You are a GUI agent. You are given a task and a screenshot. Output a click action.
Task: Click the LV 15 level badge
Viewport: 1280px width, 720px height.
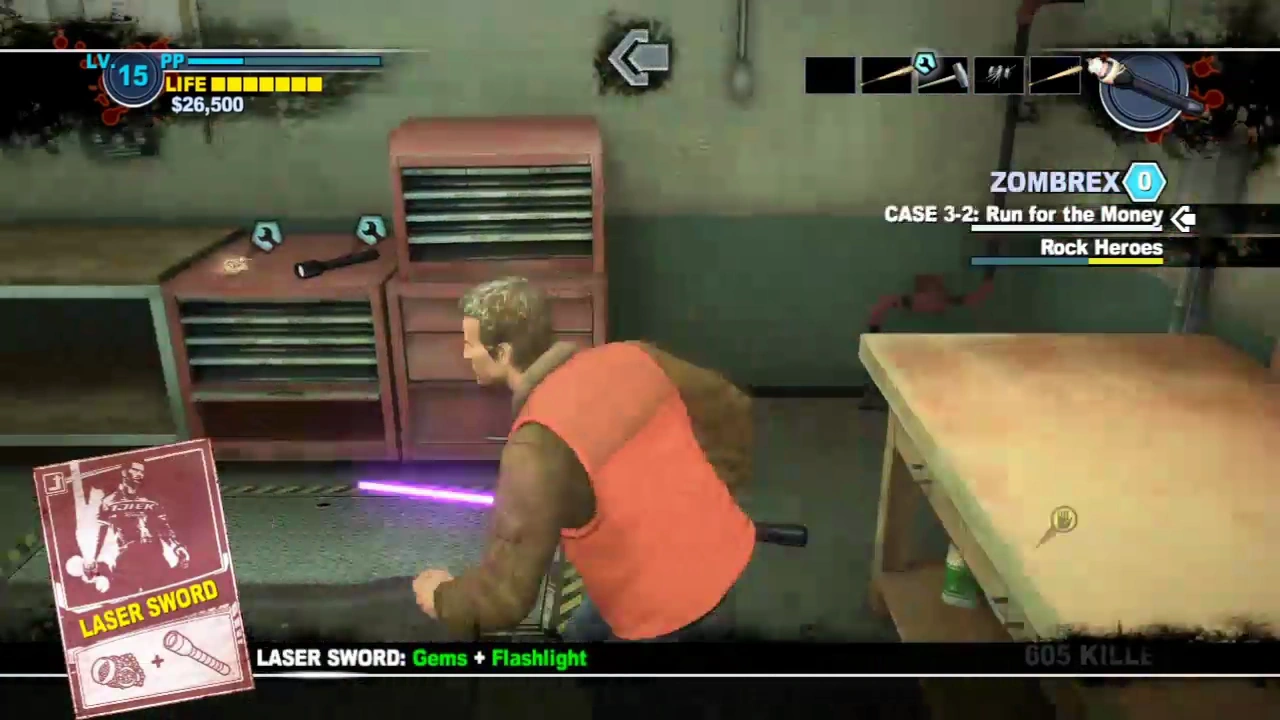pos(131,78)
